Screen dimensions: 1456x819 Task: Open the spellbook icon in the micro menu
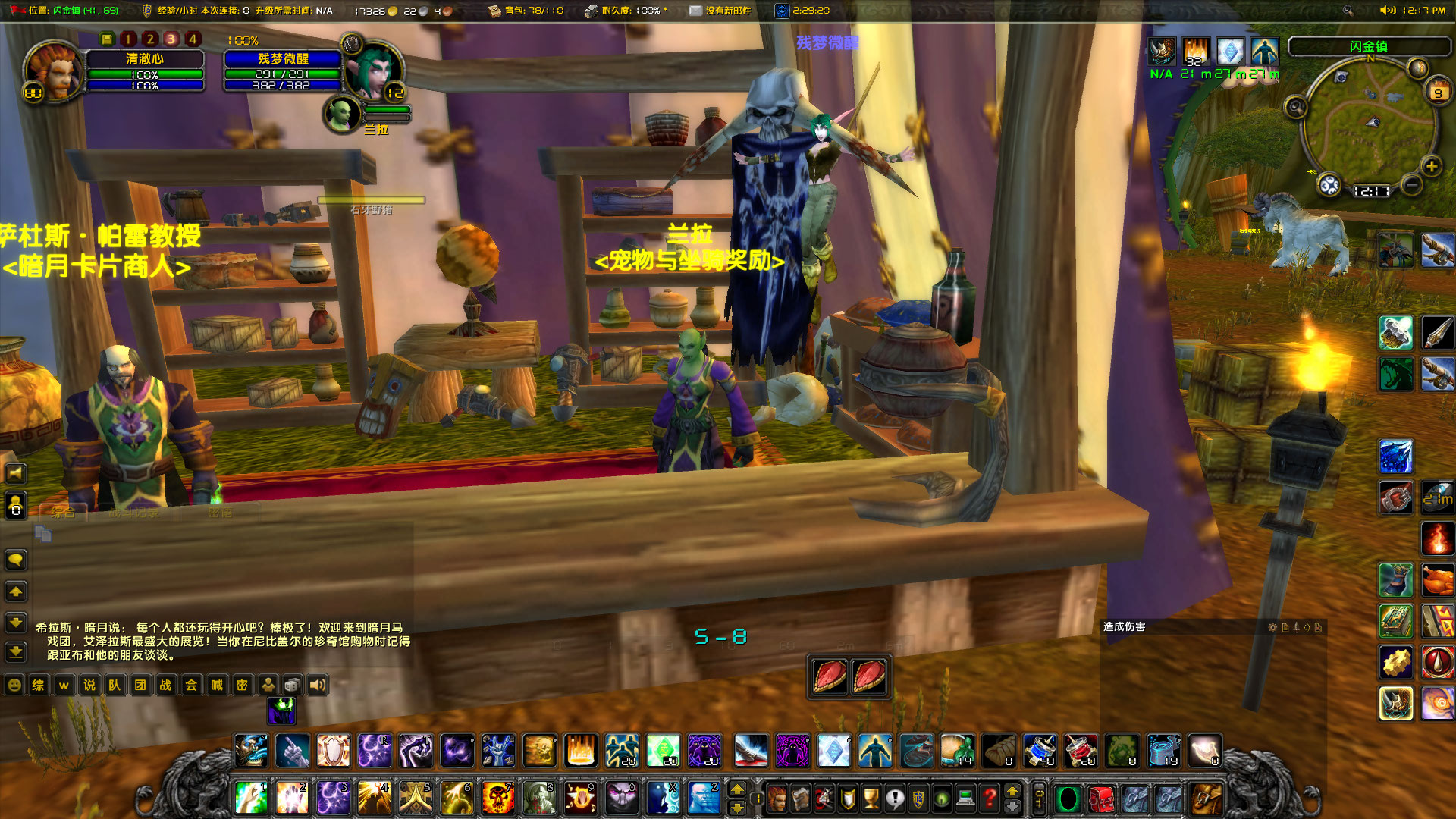[x=800, y=796]
